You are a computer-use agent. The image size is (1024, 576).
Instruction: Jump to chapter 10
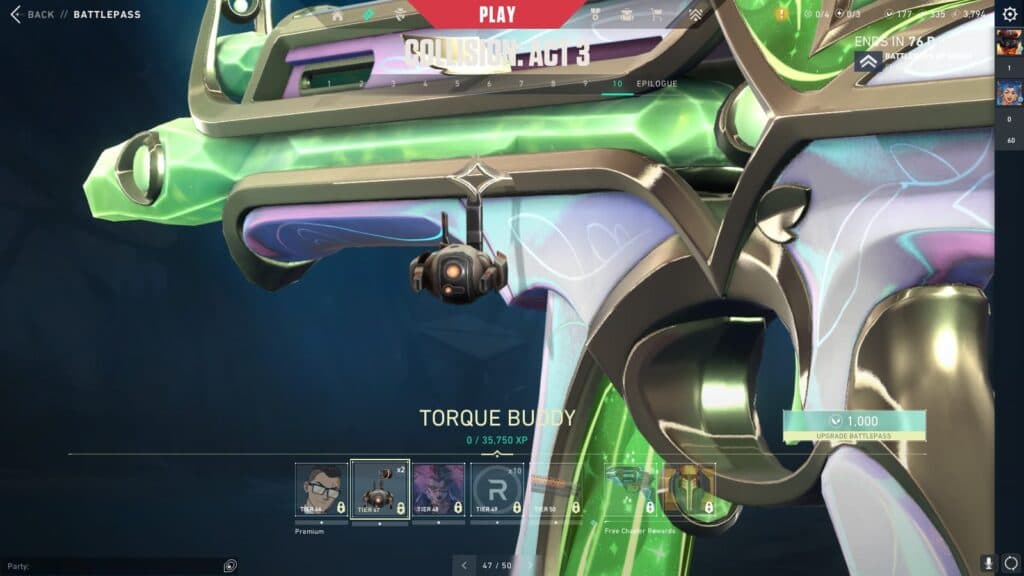point(617,84)
